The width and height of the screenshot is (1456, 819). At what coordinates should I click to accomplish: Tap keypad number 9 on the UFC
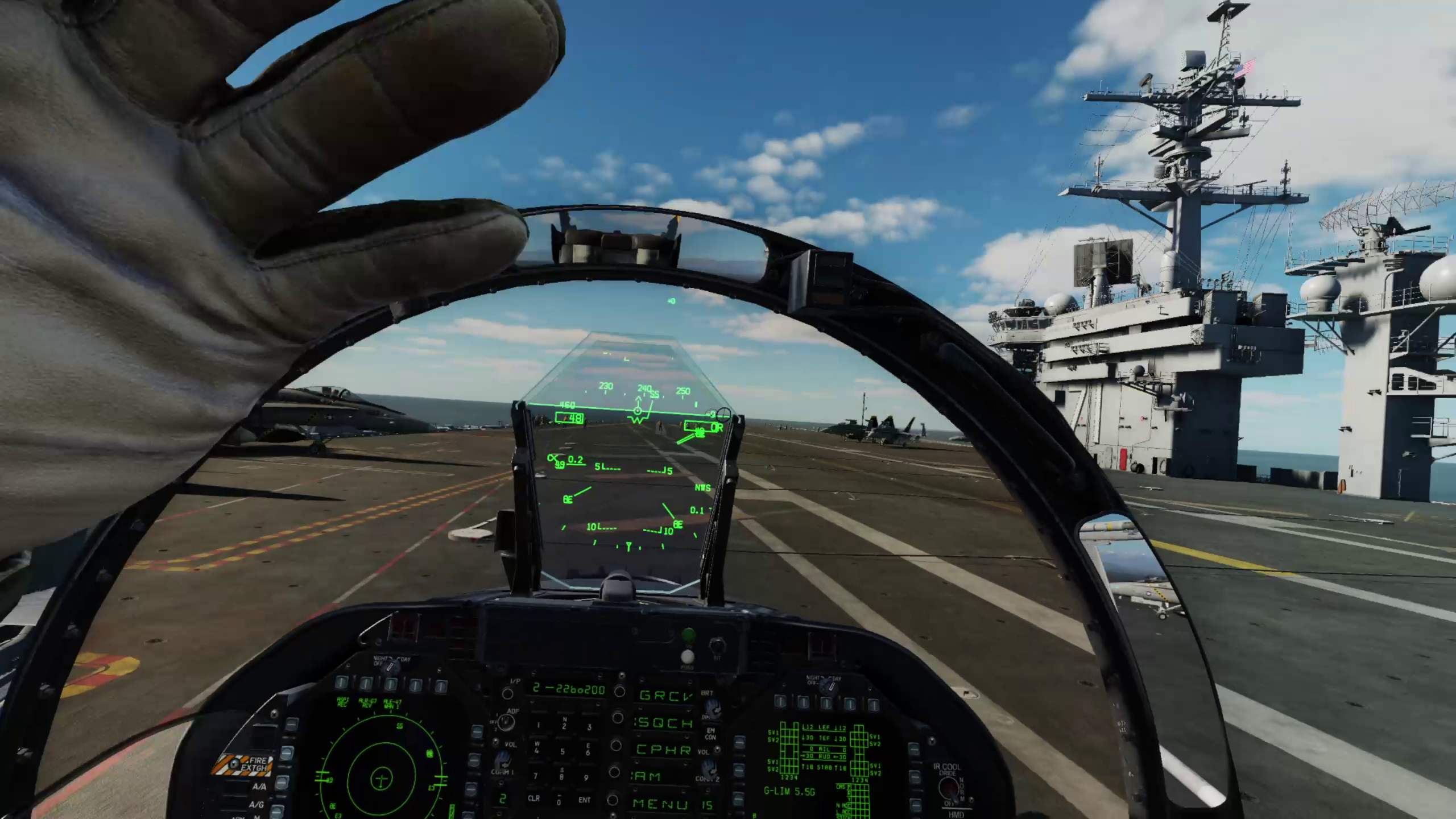586,777
